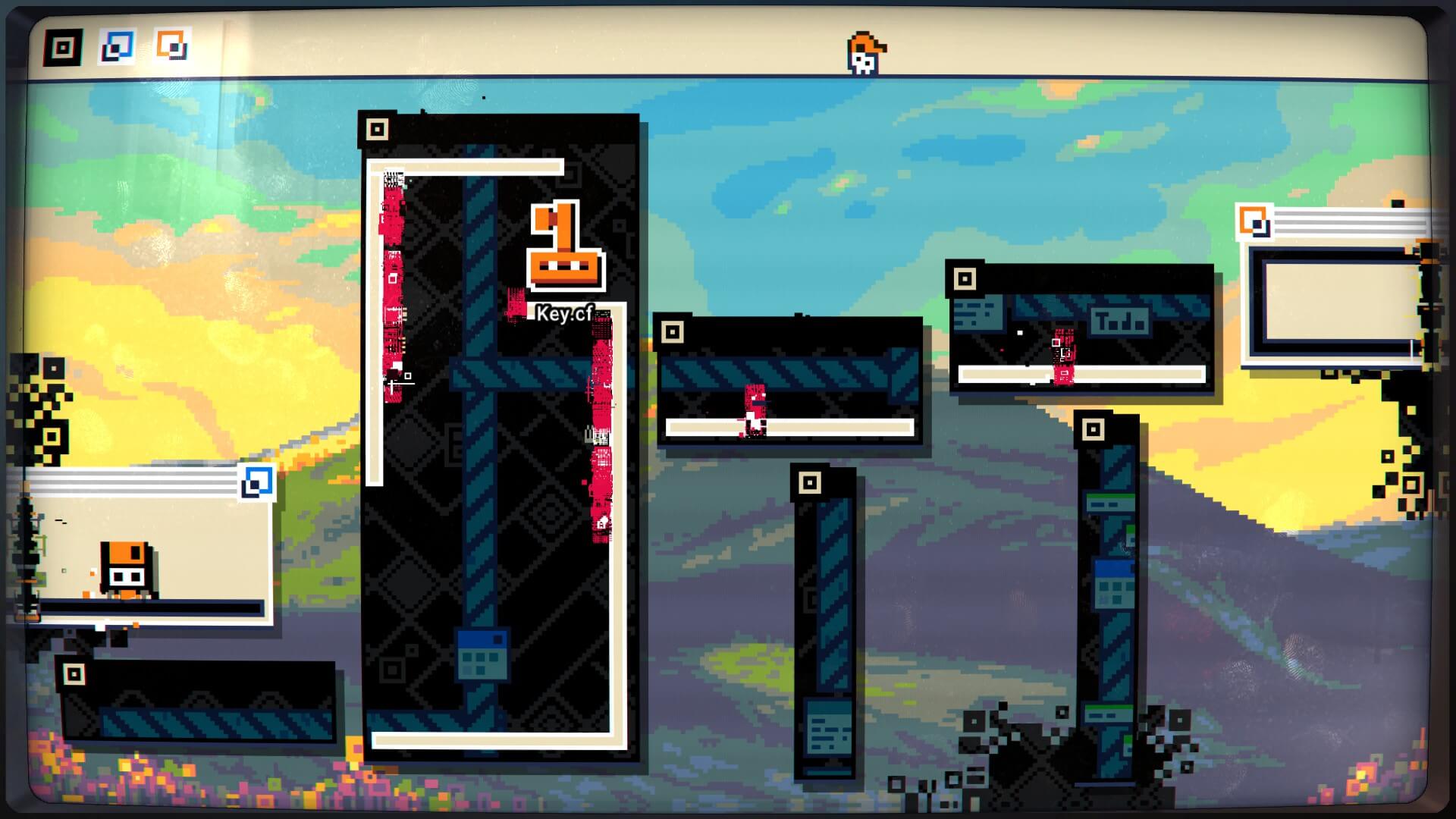Select the black nested-square window icon in top bar
This screenshot has height=819, width=1456.
coord(63,48)
